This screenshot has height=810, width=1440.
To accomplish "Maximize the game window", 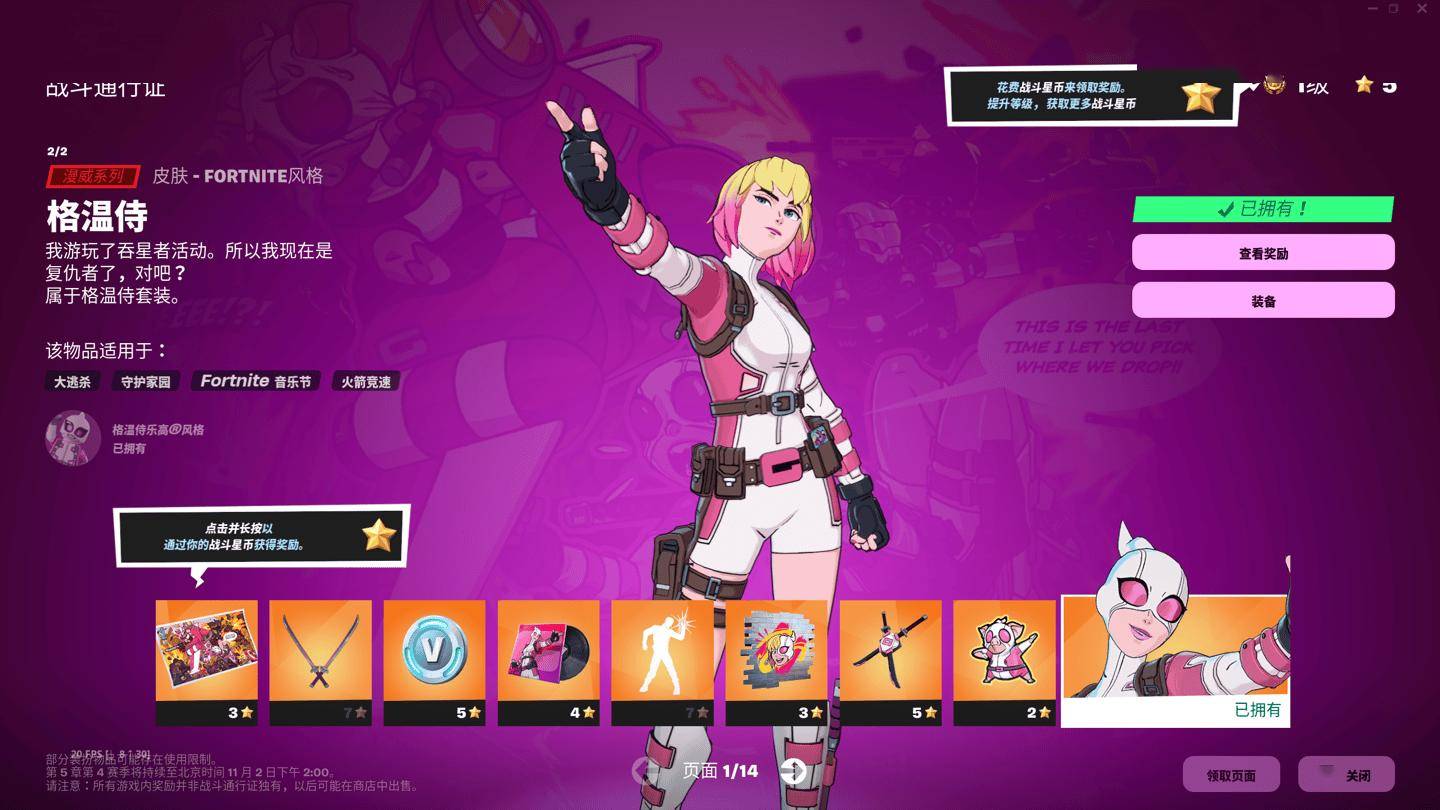I will (x=1394, y=8).
